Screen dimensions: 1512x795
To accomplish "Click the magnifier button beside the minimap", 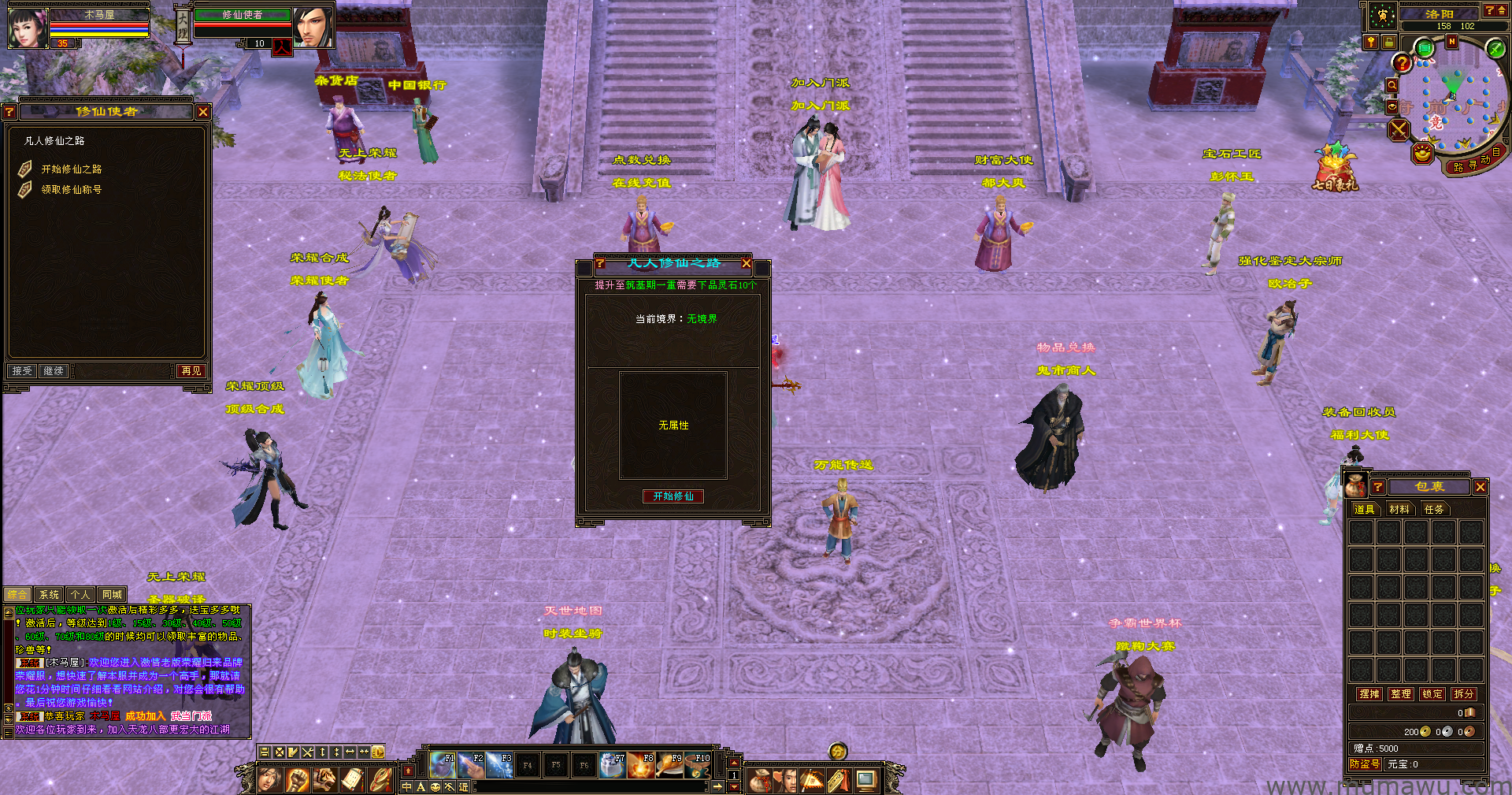I will click(1392, 85).
